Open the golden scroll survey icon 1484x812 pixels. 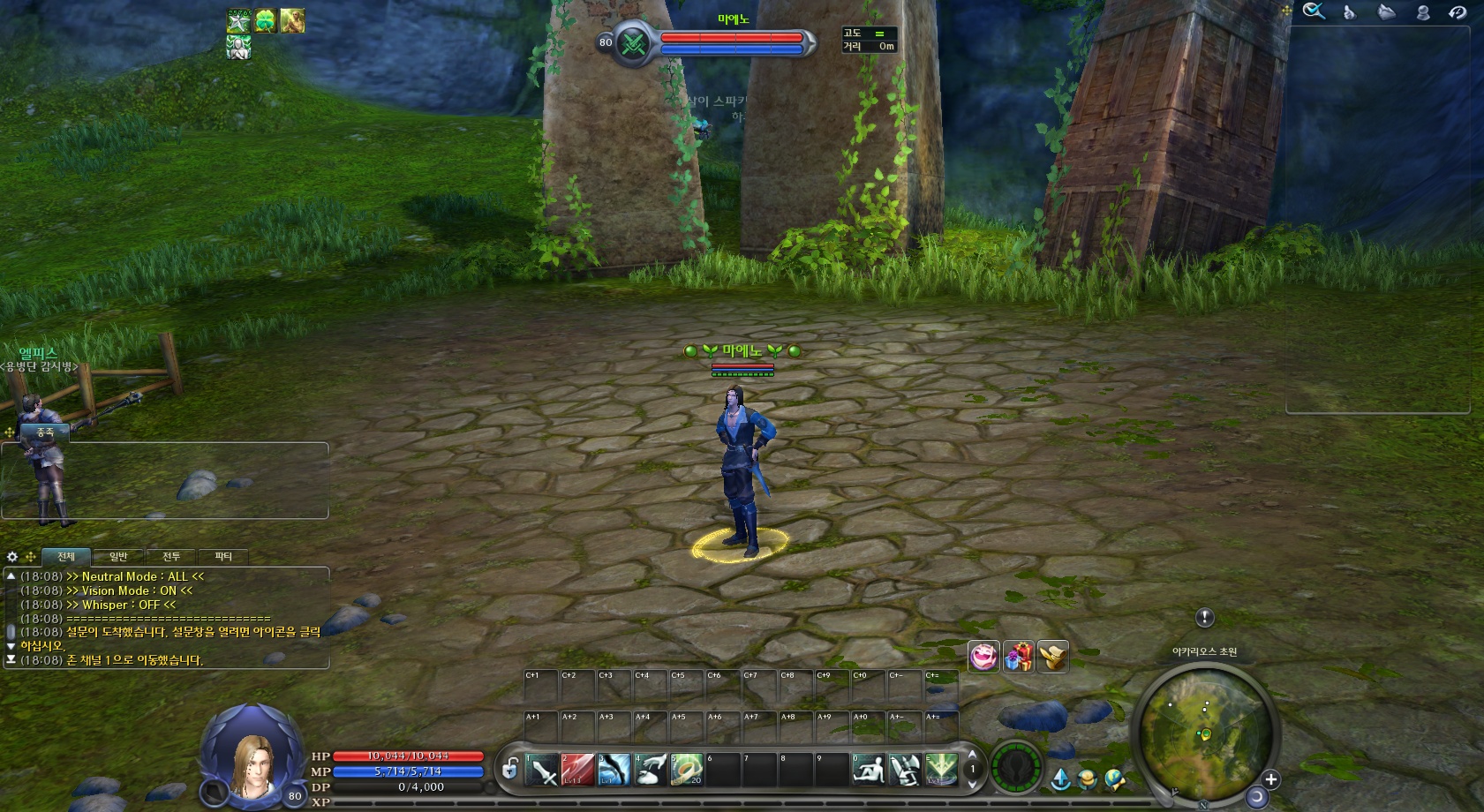tap(1052, 657)
